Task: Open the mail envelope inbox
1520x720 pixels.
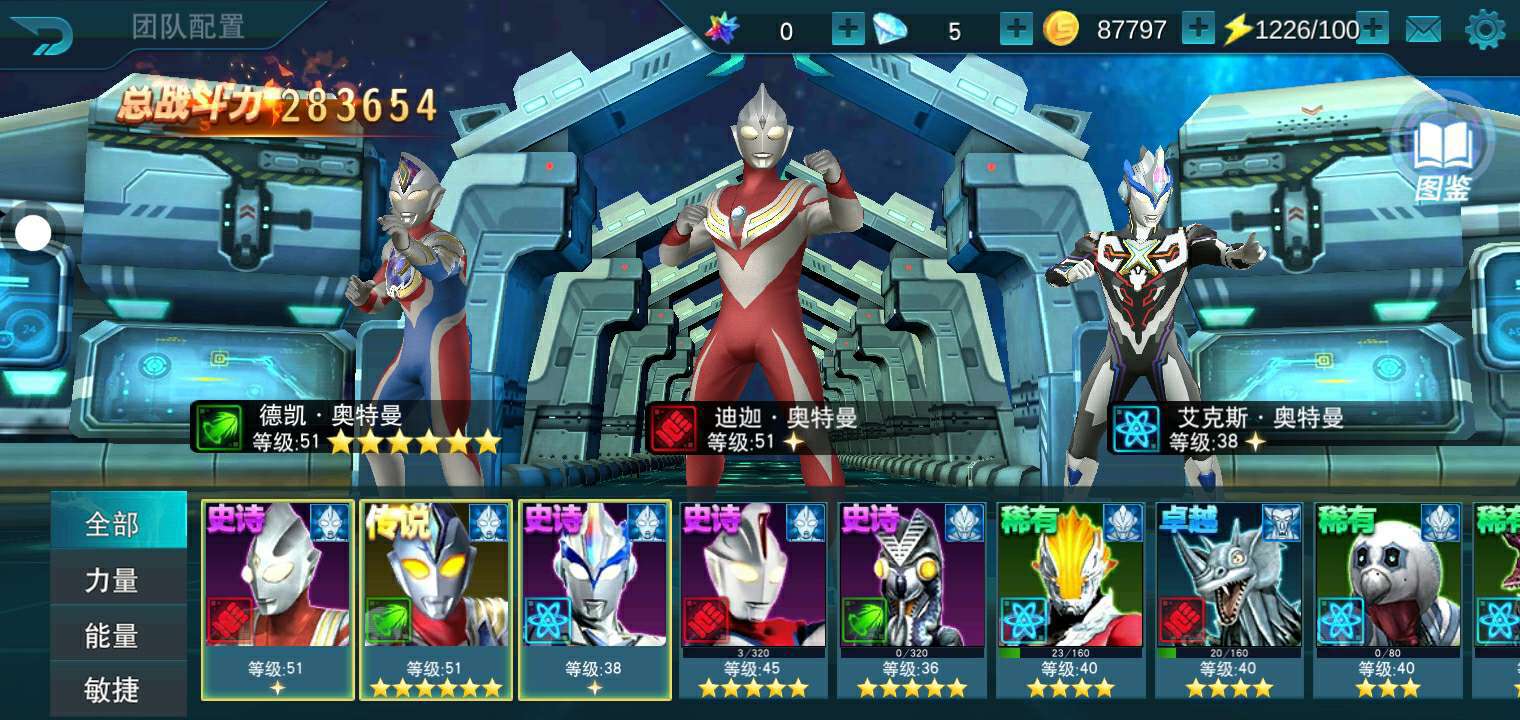Action: 1423,30
